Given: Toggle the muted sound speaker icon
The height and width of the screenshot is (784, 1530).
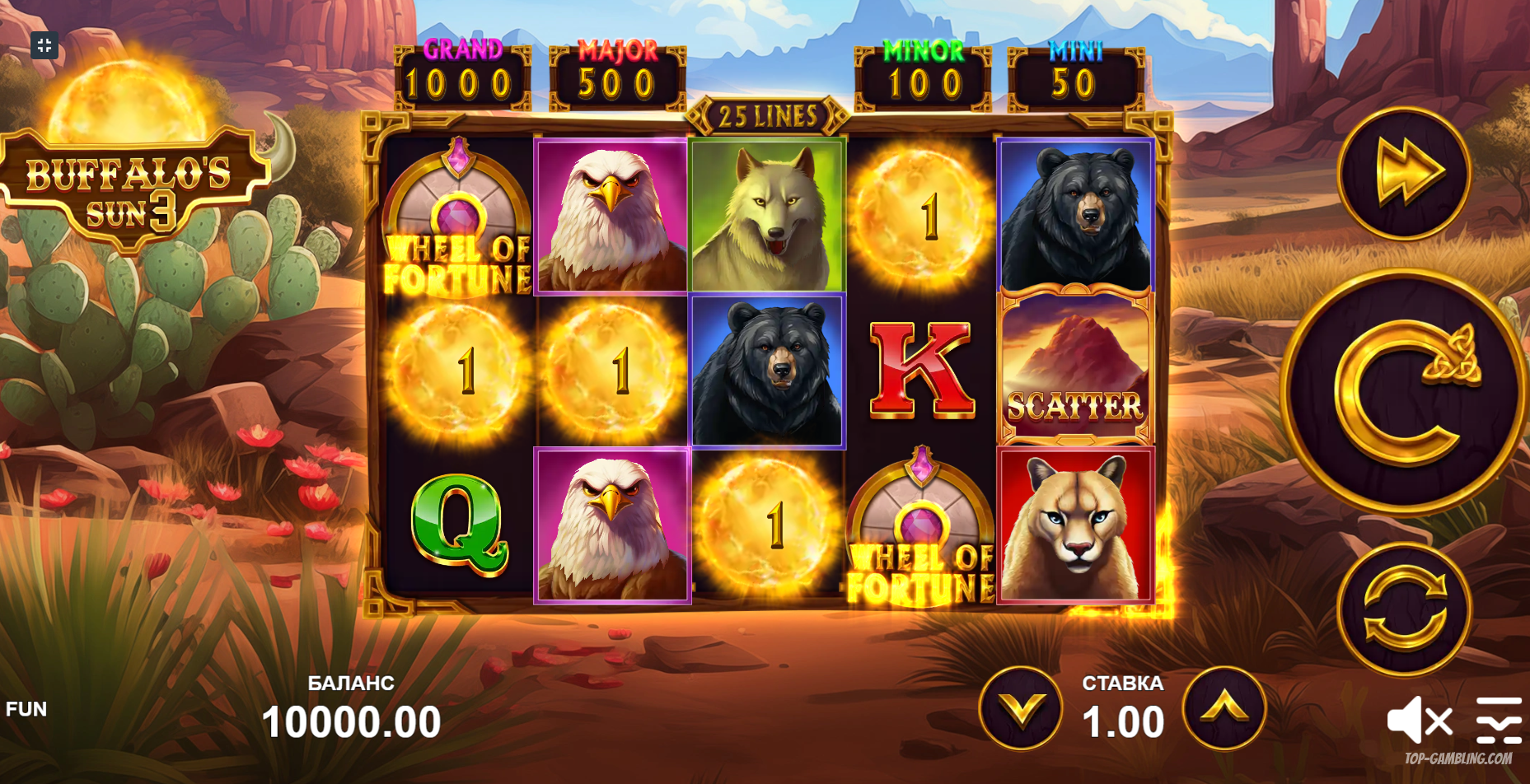Looking at the screenshot, I should (1419, 721).
